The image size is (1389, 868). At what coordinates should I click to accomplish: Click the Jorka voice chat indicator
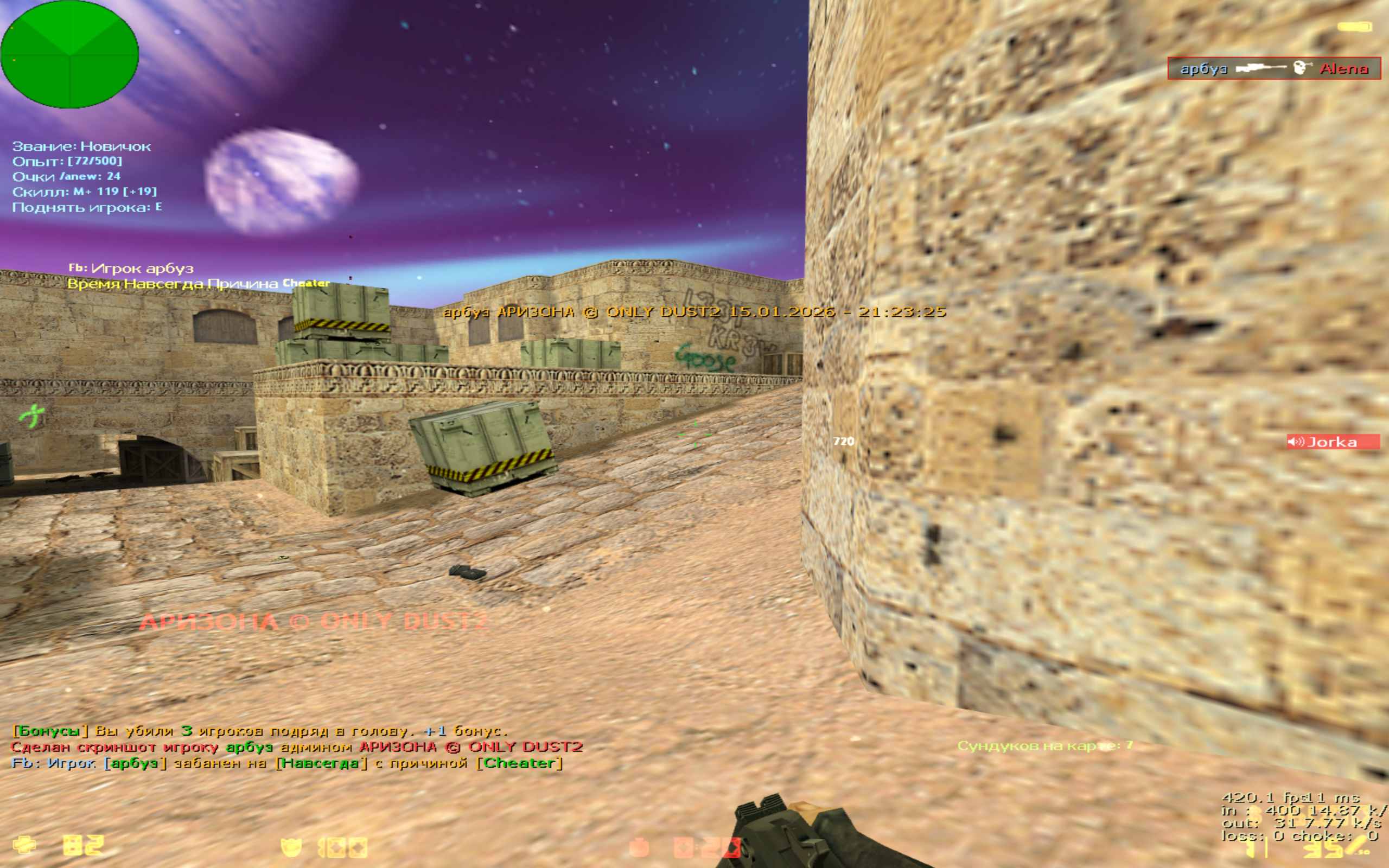tap(1332, 442)
